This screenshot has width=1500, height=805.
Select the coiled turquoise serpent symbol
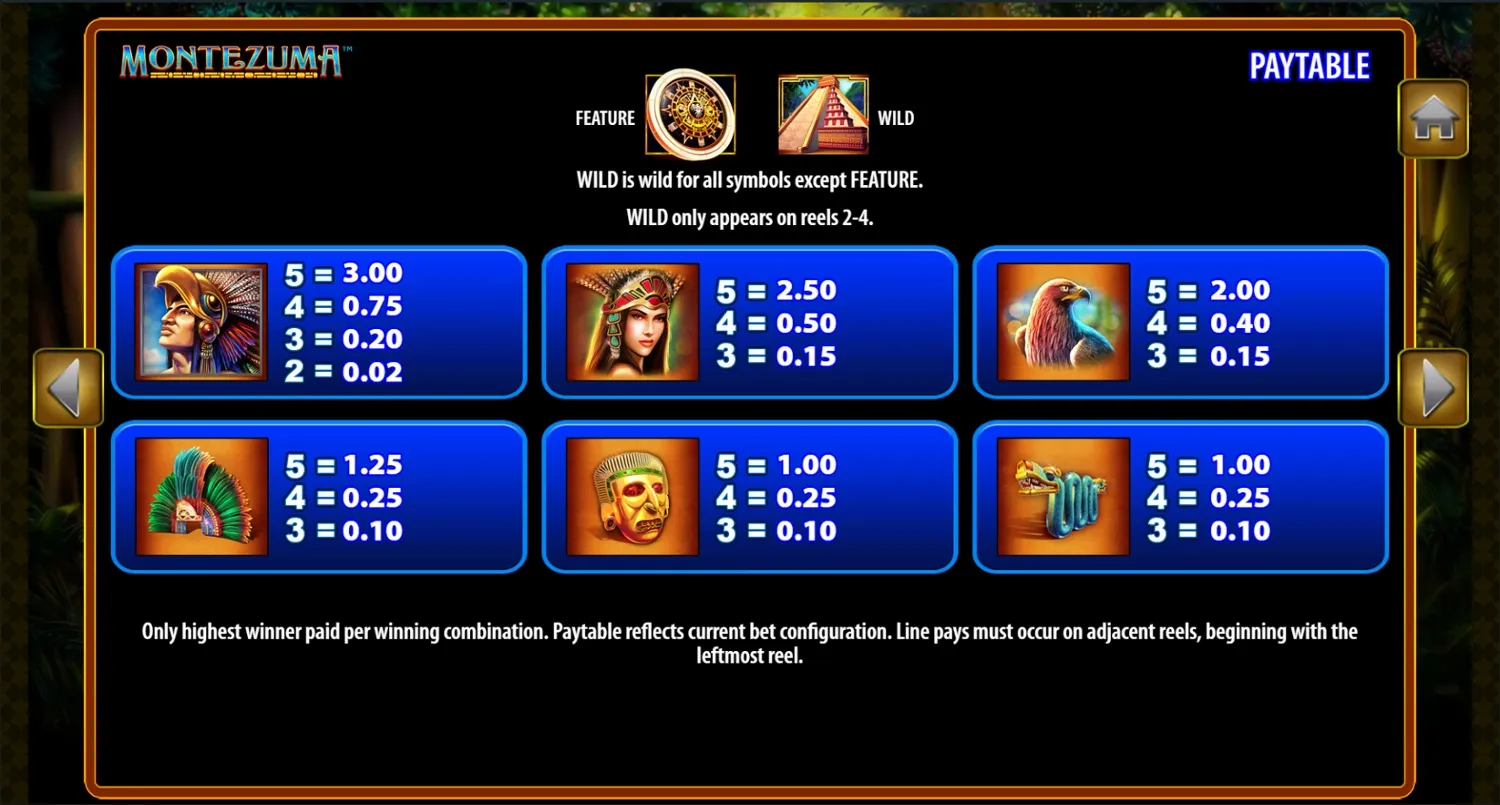coord(1062,497)
